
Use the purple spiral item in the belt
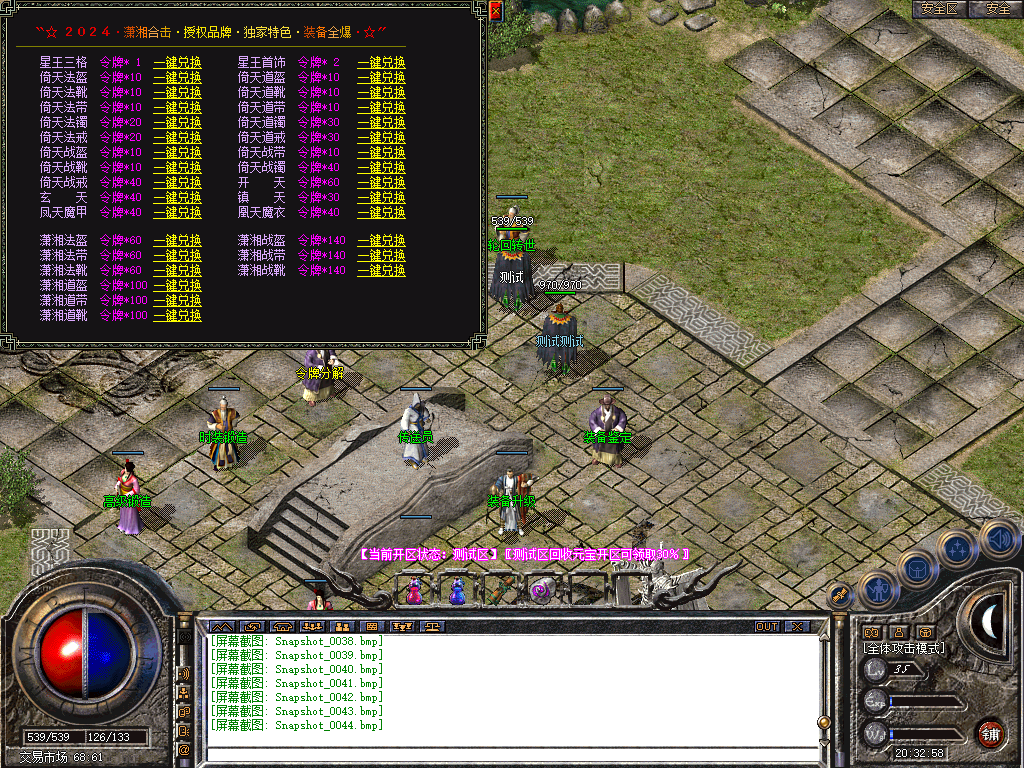[543, 591]
